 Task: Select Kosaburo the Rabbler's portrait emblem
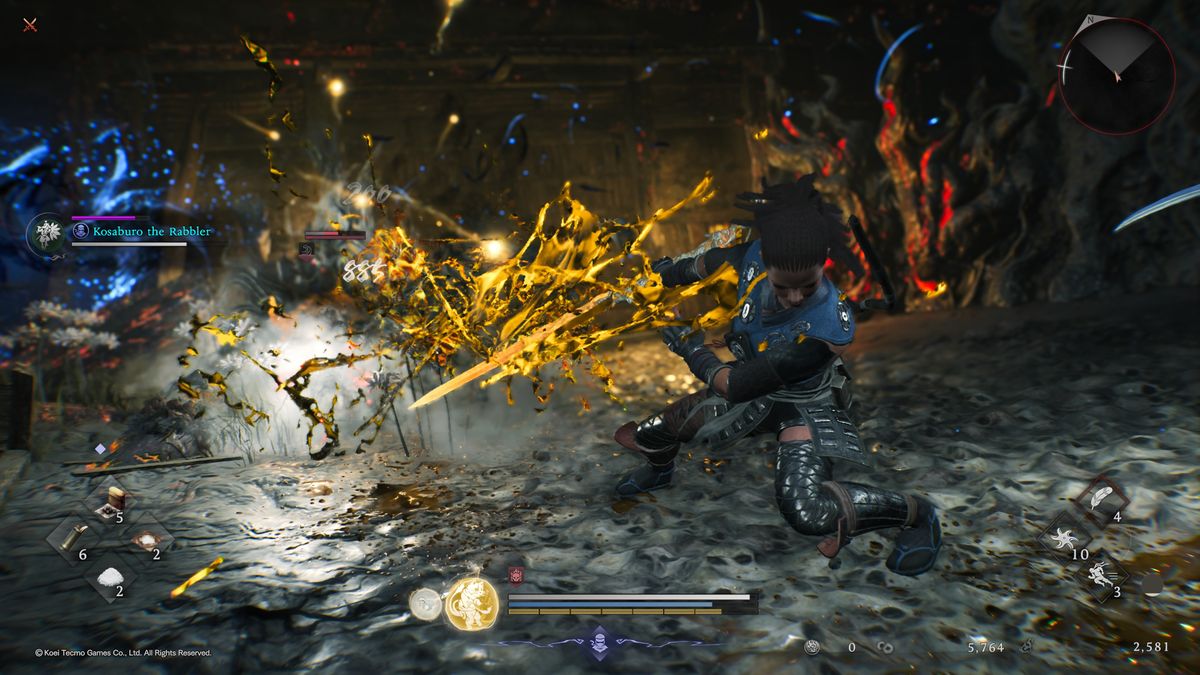click(x=46, y=233)
